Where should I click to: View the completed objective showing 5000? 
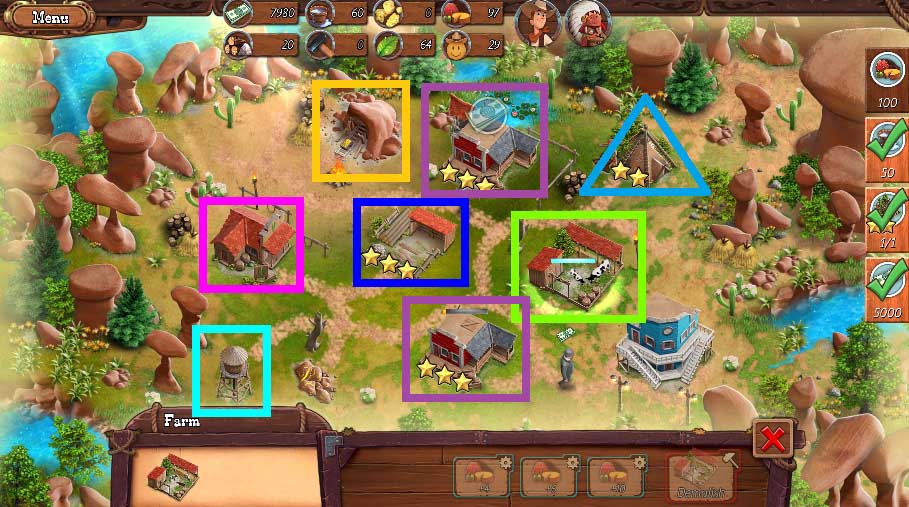tap(887, 288)
